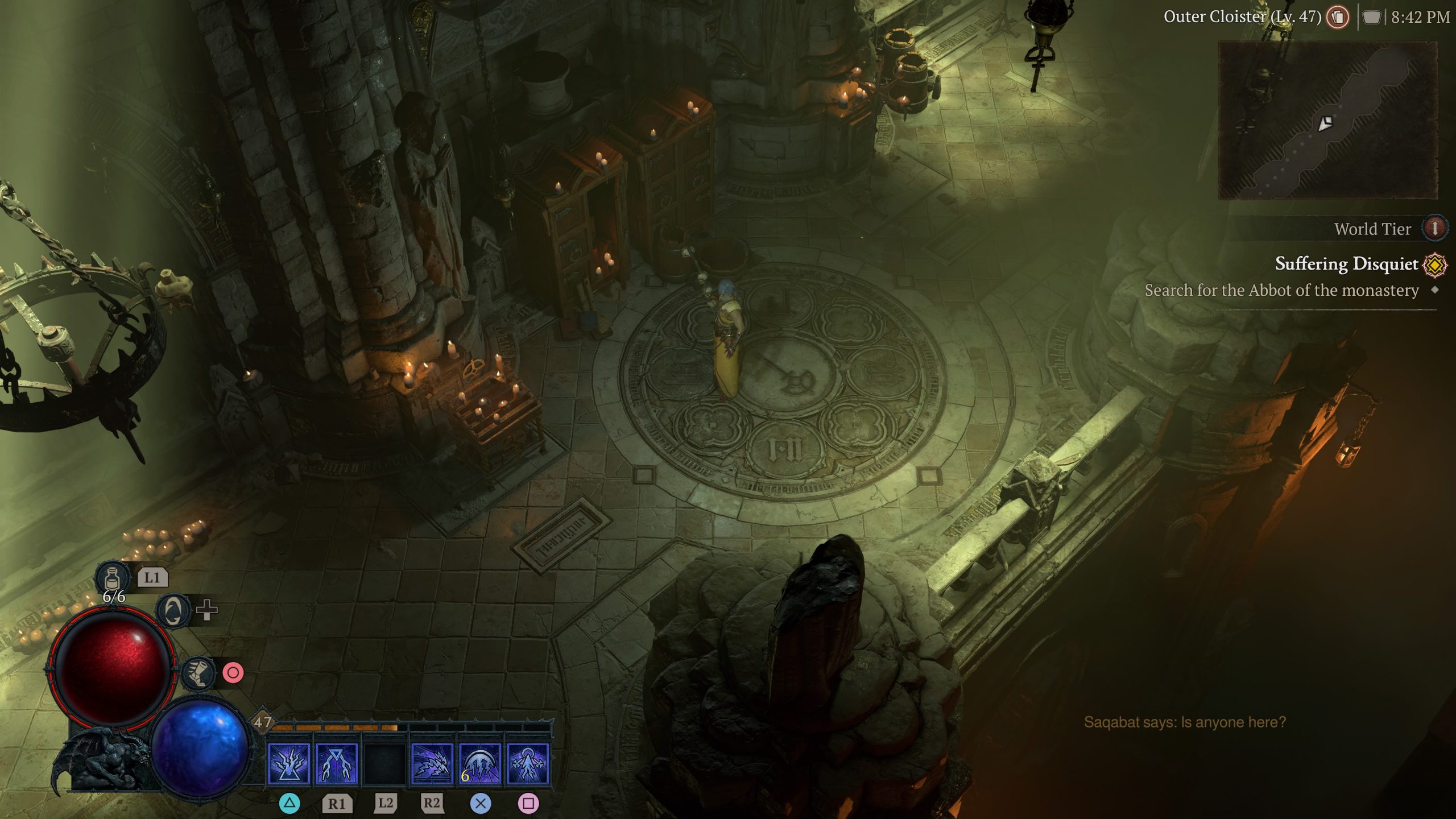Click the dungeon cards icon beside Outer Cloister

[1338, 17]
